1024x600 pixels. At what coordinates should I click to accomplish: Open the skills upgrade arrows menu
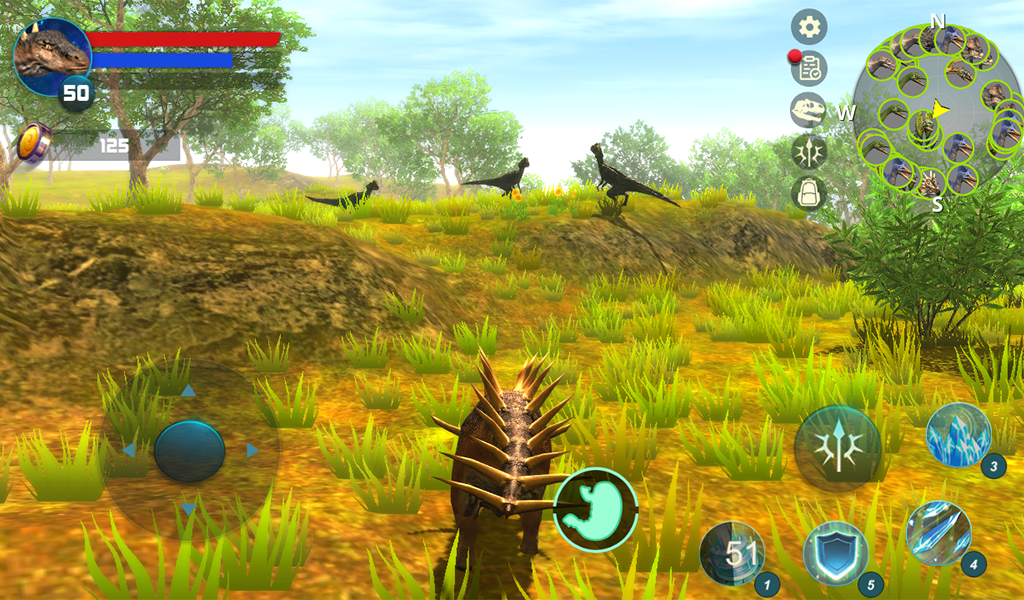(x=808, y=151)
